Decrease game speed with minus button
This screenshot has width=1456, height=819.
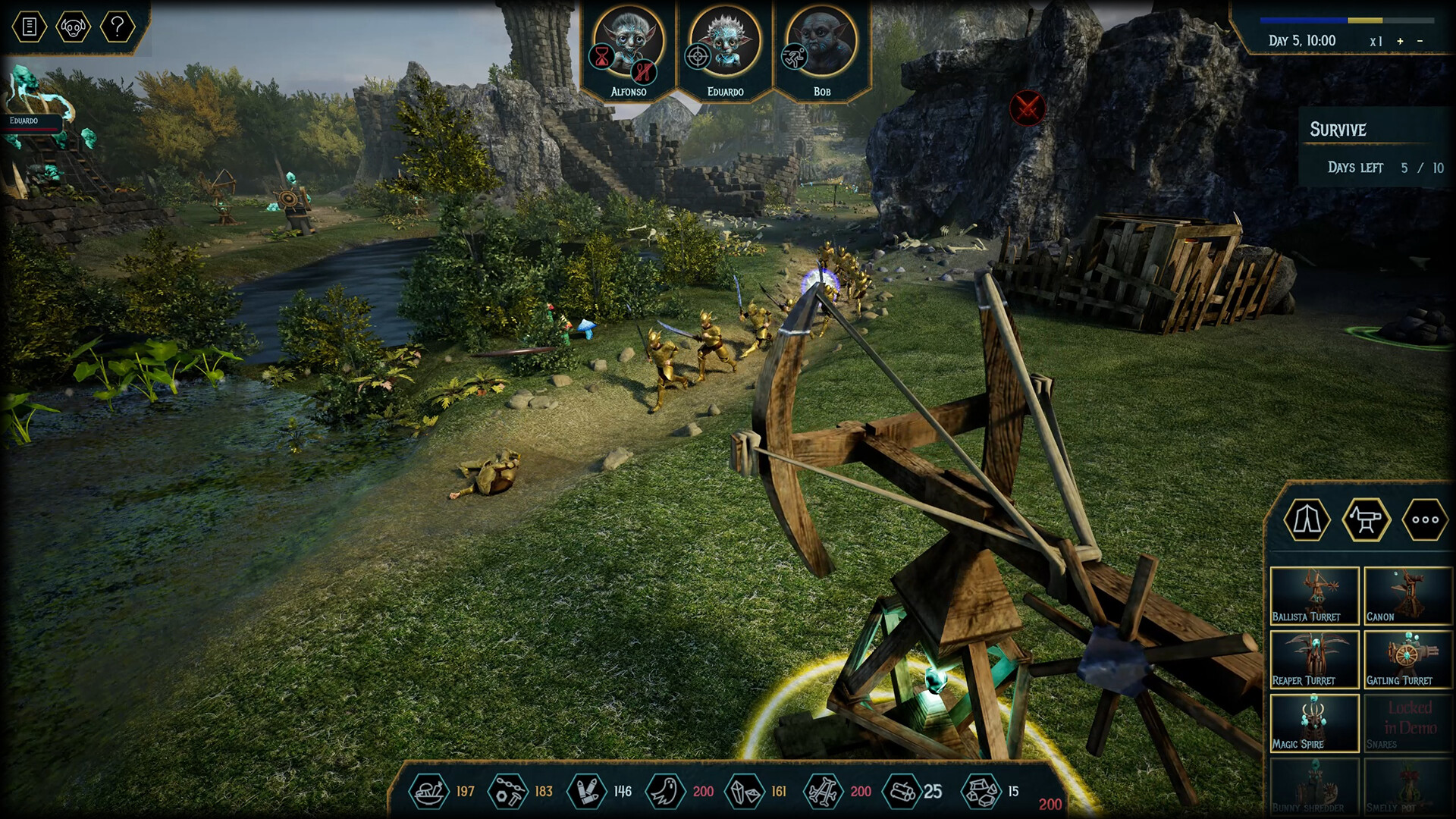[x=1420, y=41]
